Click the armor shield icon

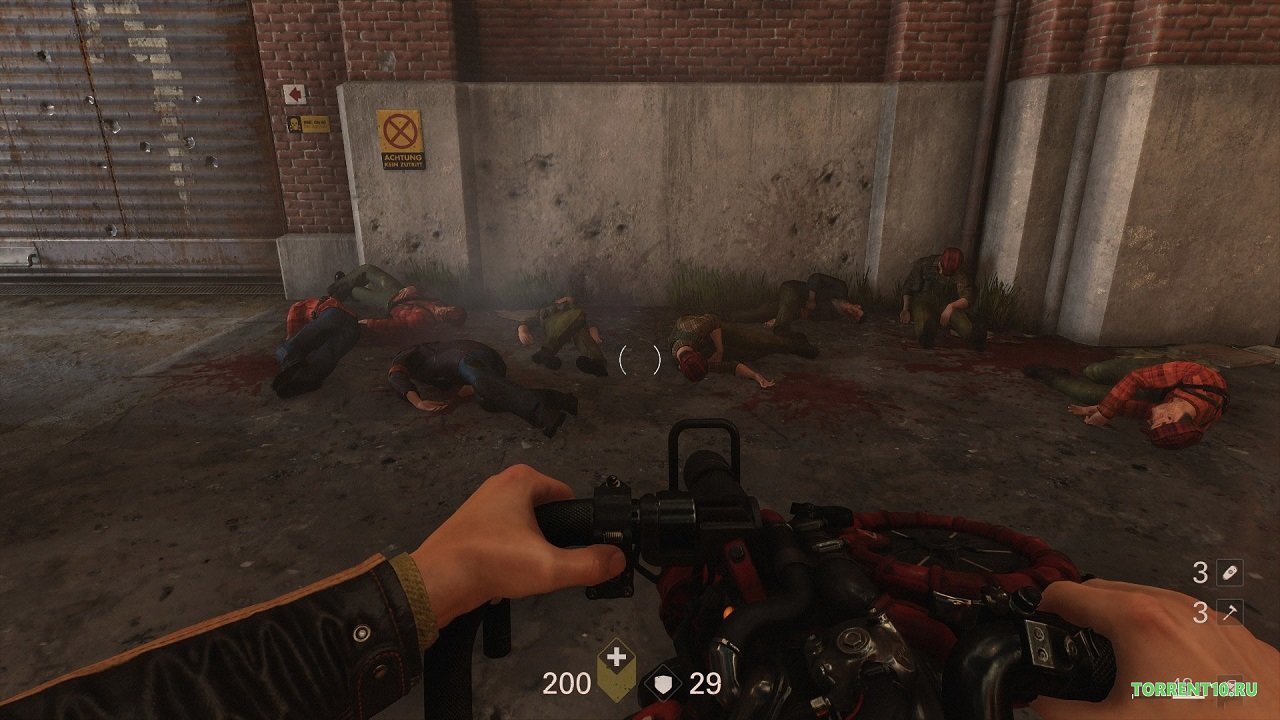pyautogui.click(x=665, y=684)
